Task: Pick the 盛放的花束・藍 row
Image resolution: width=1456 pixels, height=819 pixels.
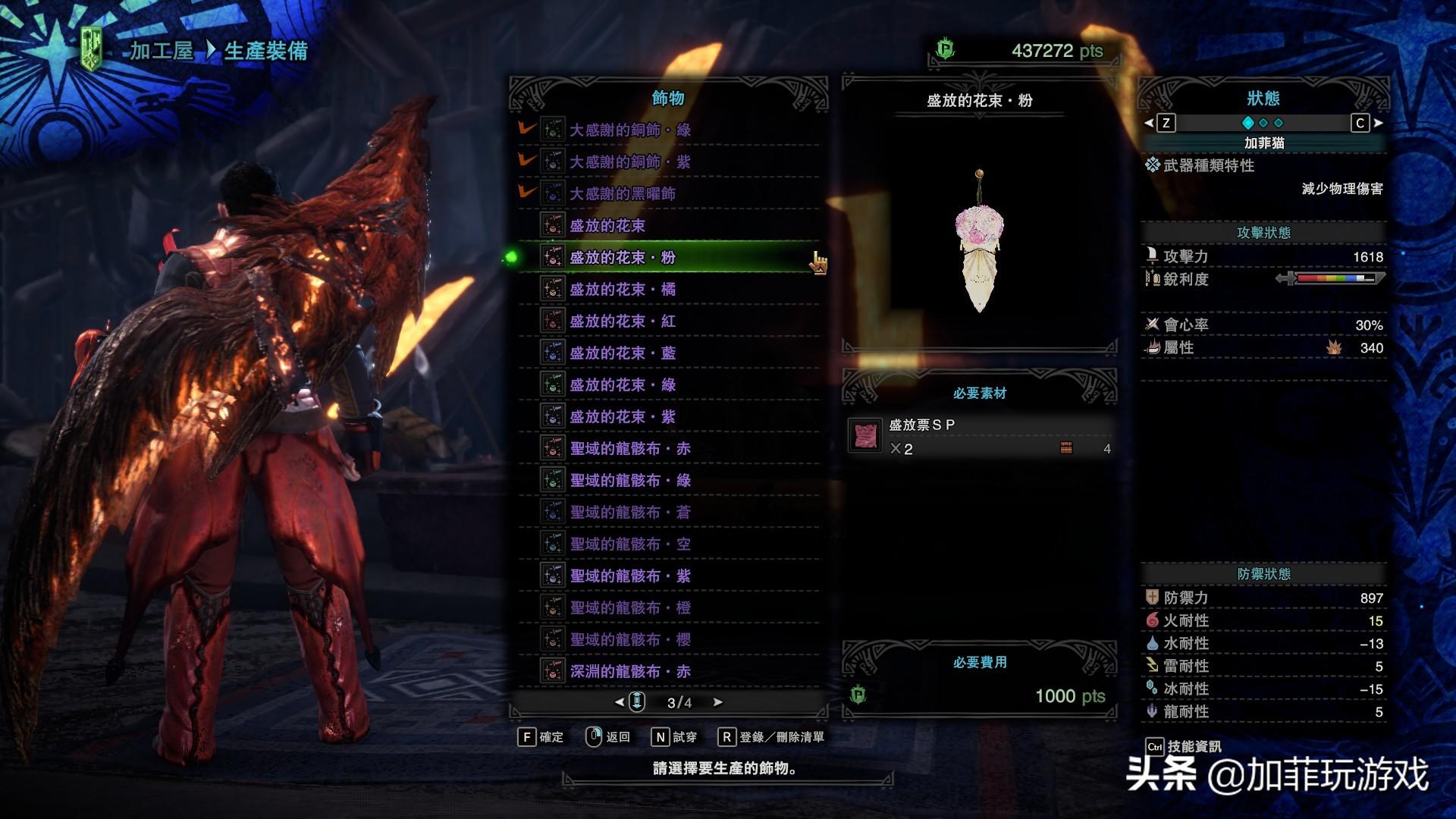Action: click(x=622, y=353)
